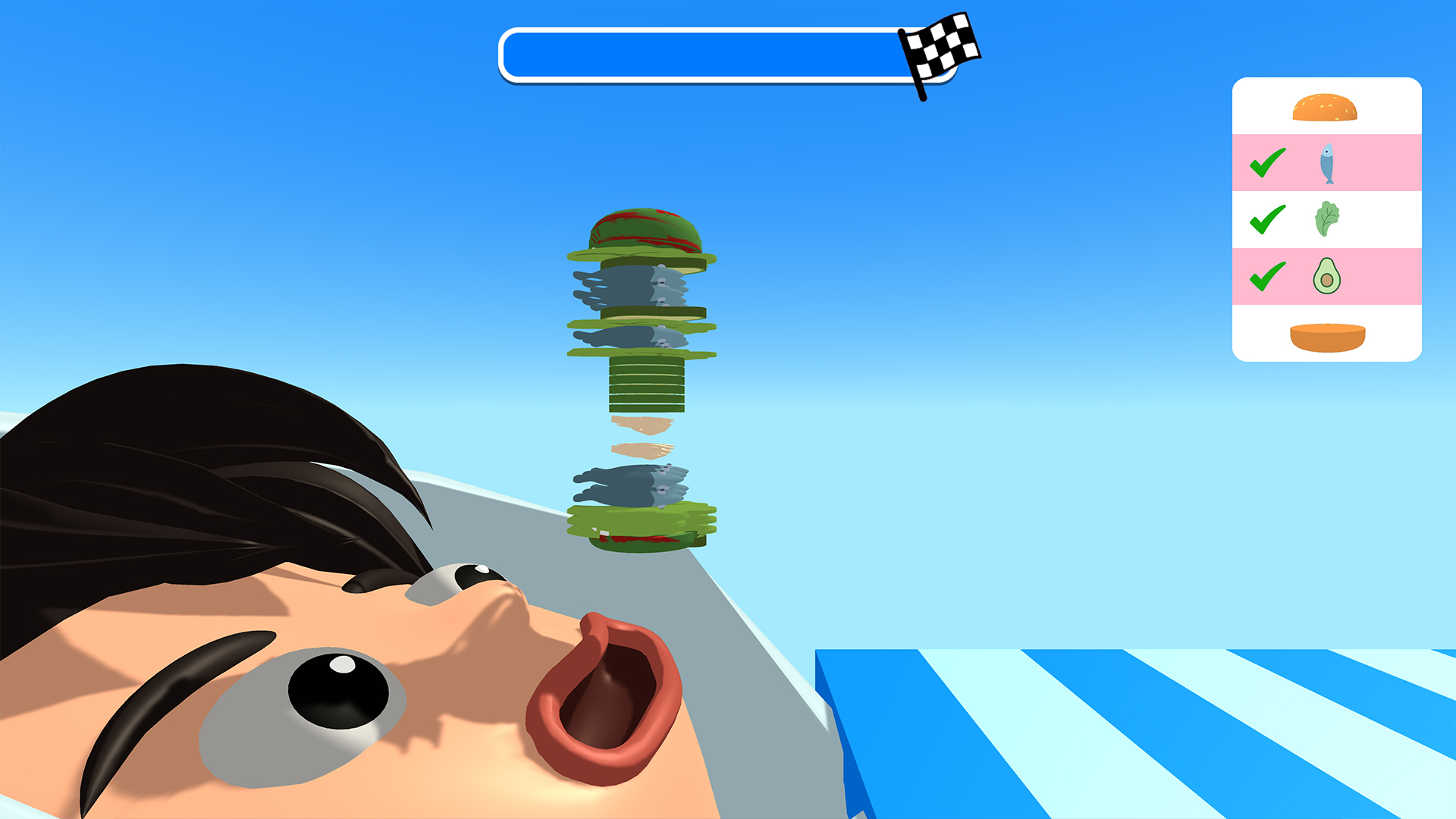Toggle the lettuce row's checkmark
Image resolution: width=1456 pixels, height=819 pixels.
coord(1269,218)
